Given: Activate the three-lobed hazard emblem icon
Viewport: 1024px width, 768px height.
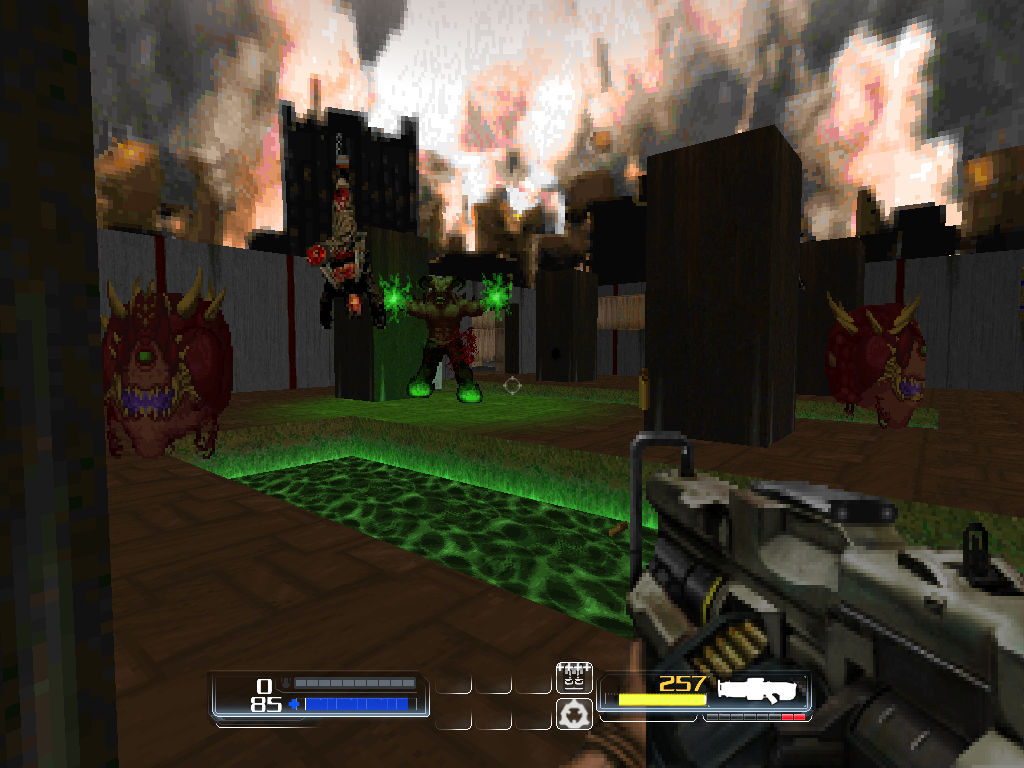Looking at the screenshot, I should (x=572, y=713).
